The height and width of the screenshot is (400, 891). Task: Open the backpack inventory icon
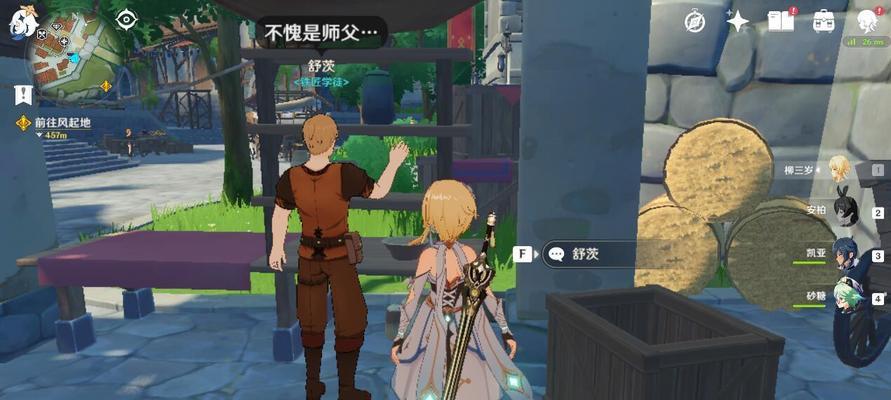coord(824,21)
